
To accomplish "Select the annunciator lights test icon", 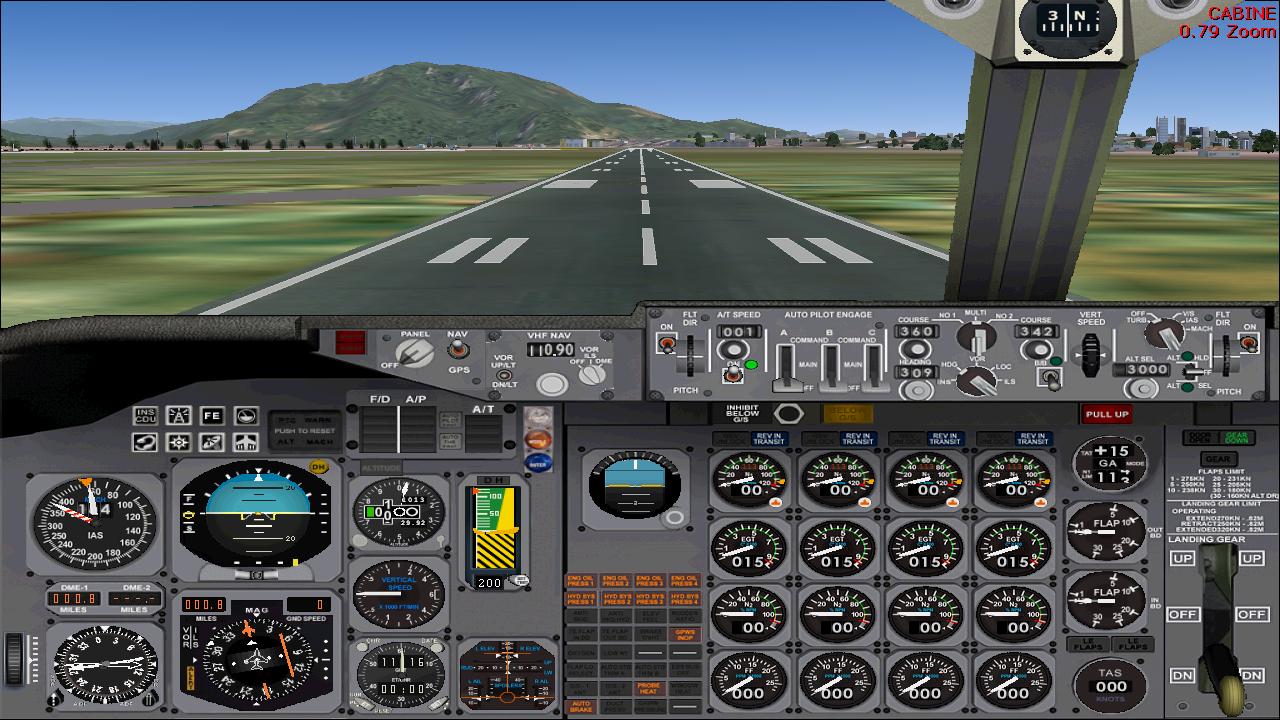I will coord(178,415).
